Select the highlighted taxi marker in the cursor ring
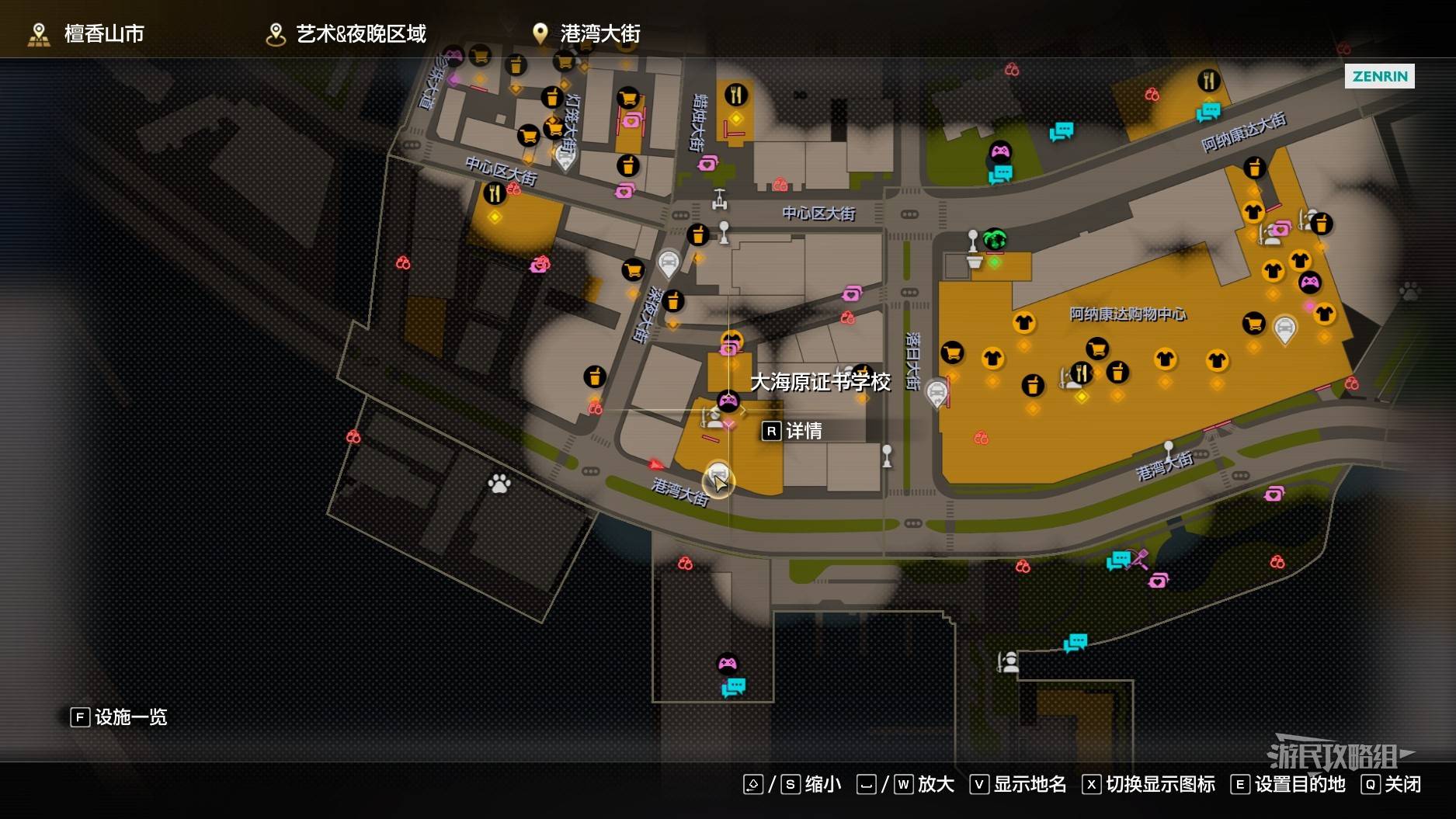 (x=718, y=475)
